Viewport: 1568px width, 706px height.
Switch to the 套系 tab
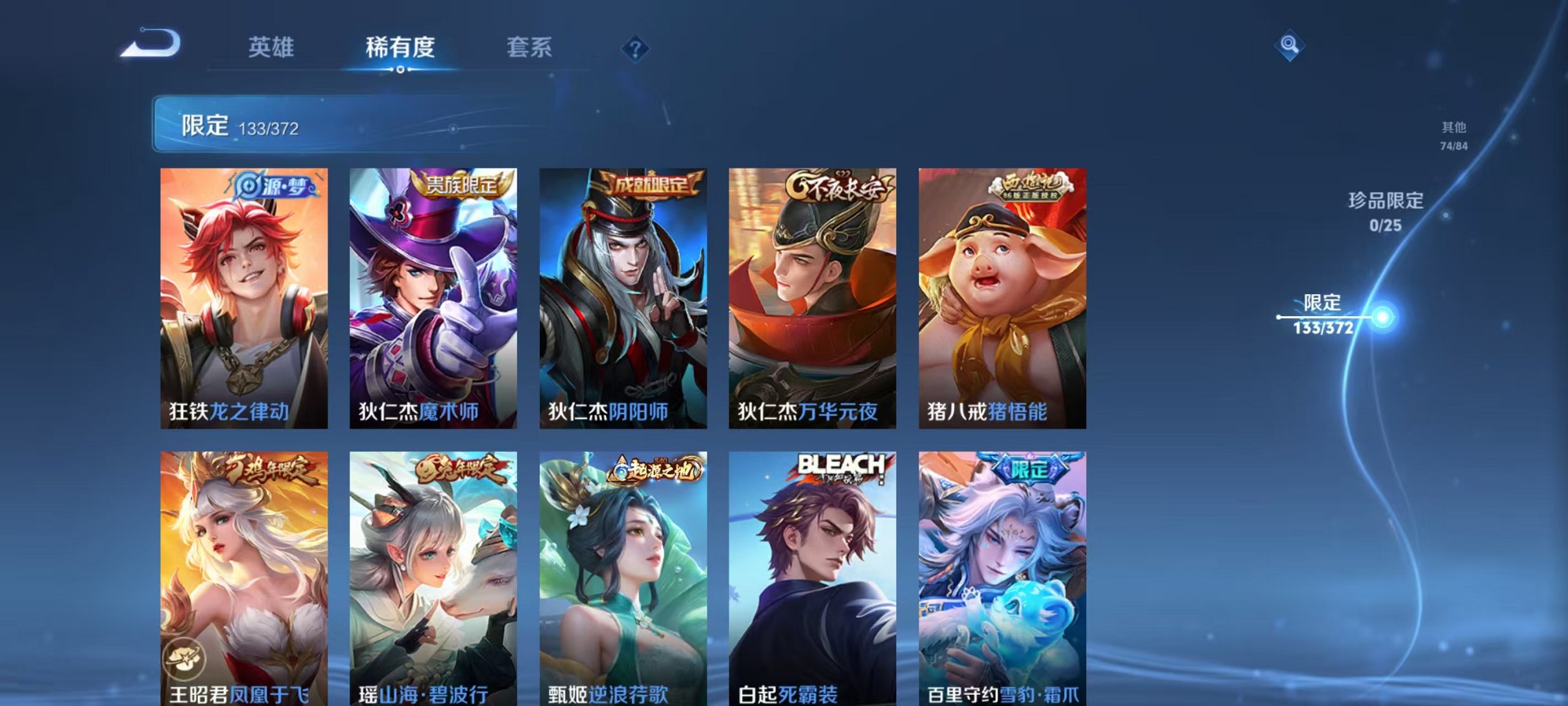point(529,47)
